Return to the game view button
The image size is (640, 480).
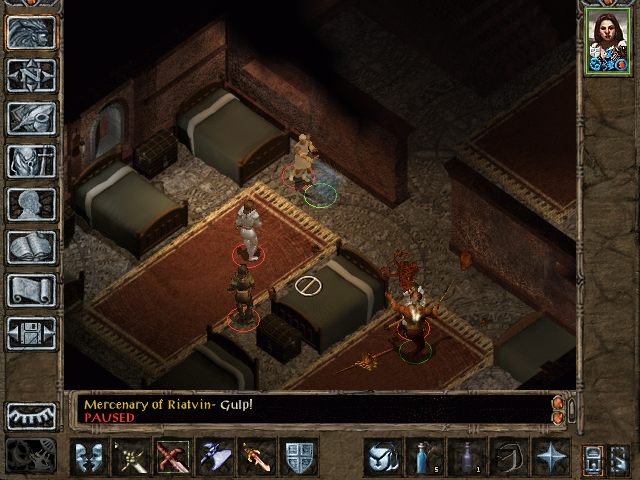click(x=32, y=32)
